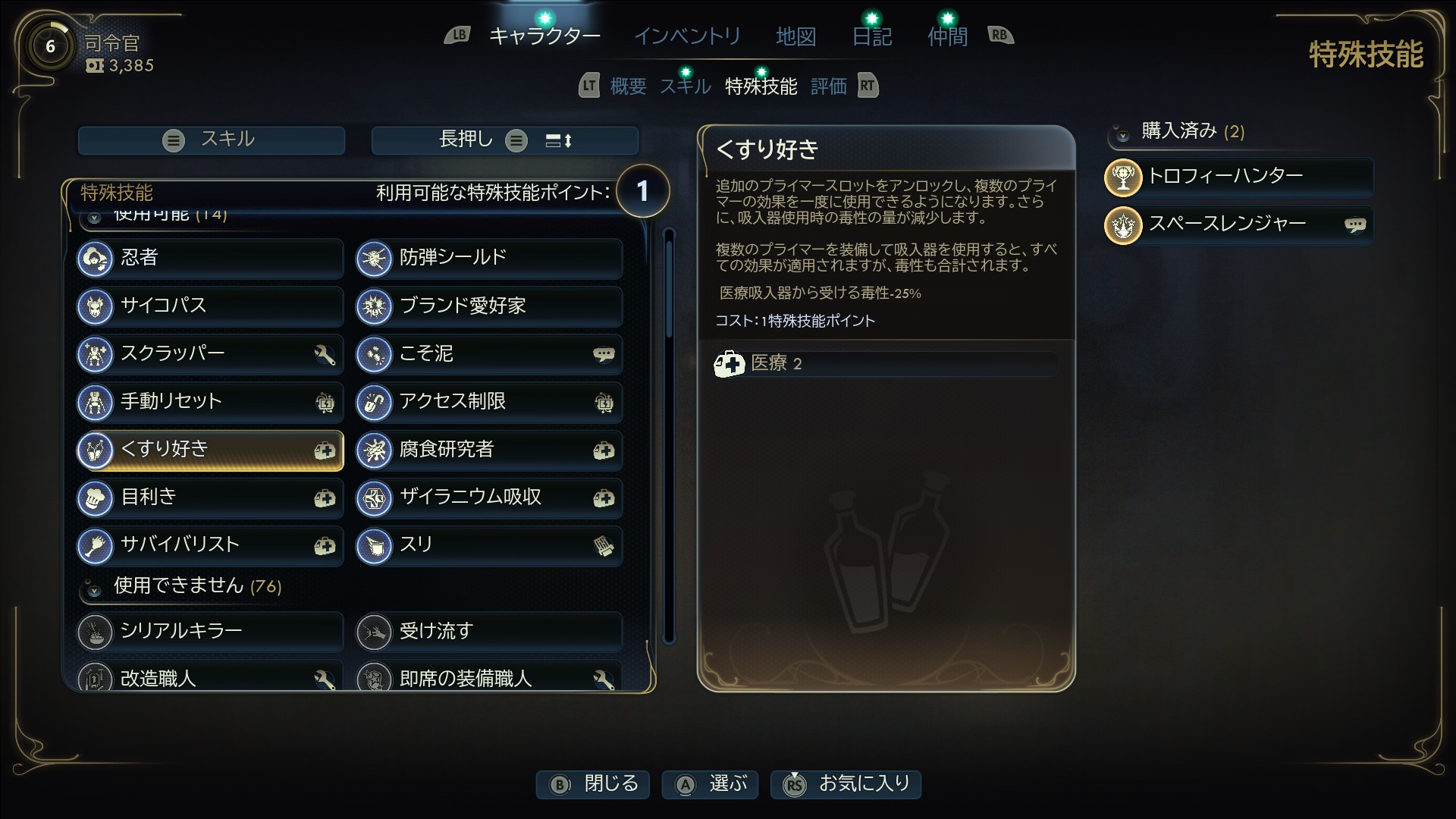The image size is (1456, 819).
Task: Select the 手動リセット skeleton icon
Action: tap(96, 402)
